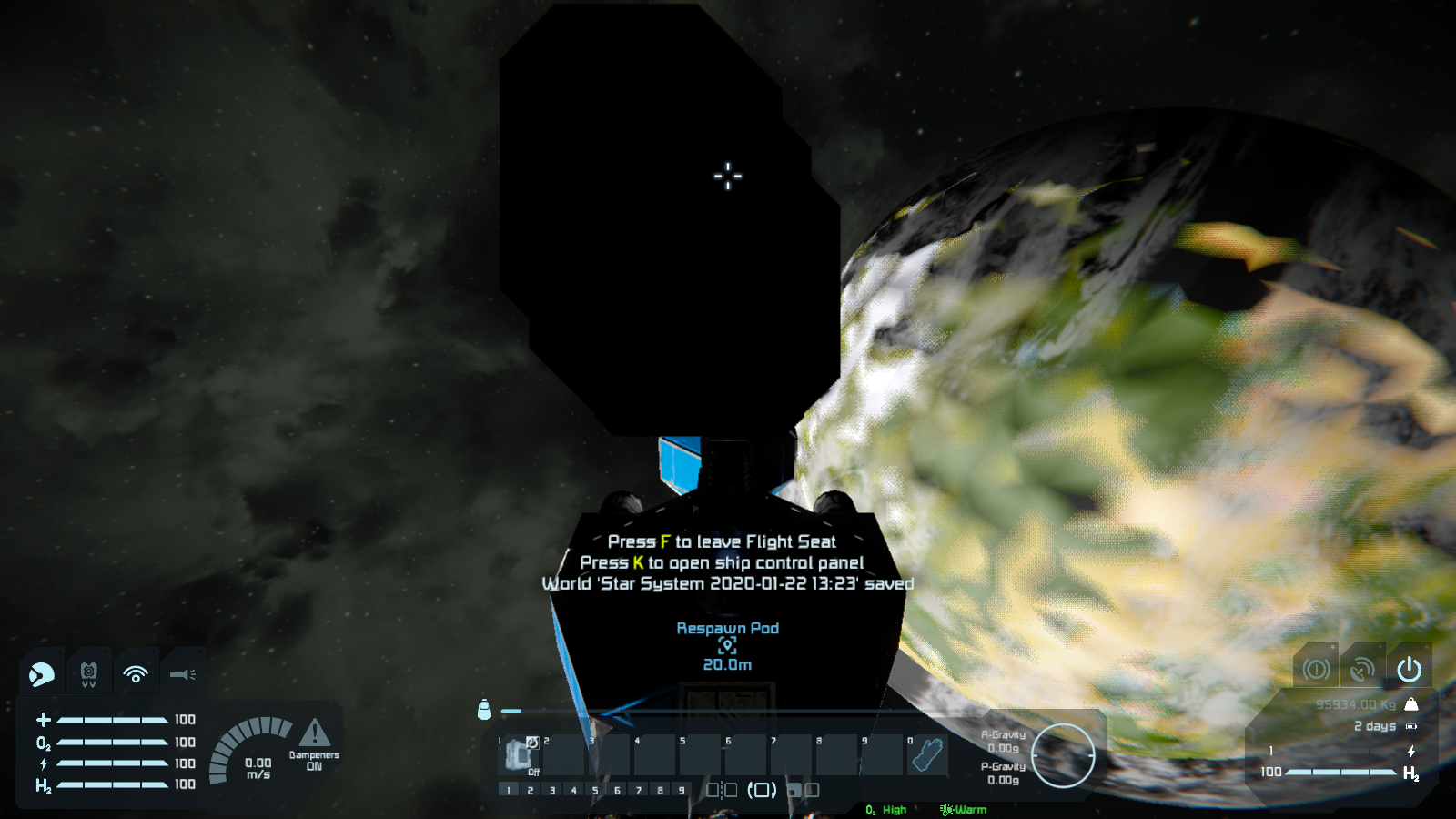Click the gravity indicator circle

tap(1063, 754)
